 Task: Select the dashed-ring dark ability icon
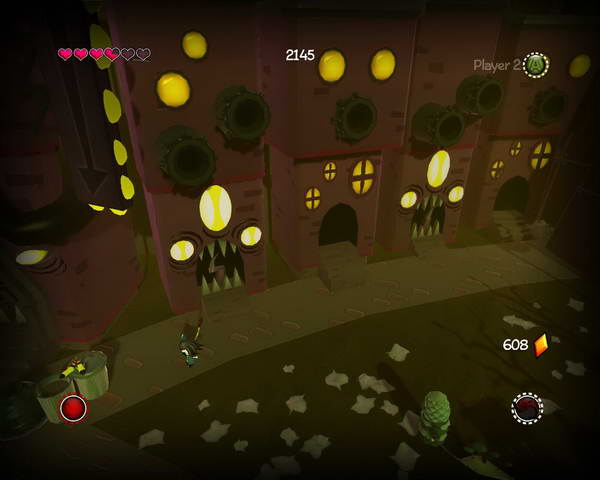point(527,407)
